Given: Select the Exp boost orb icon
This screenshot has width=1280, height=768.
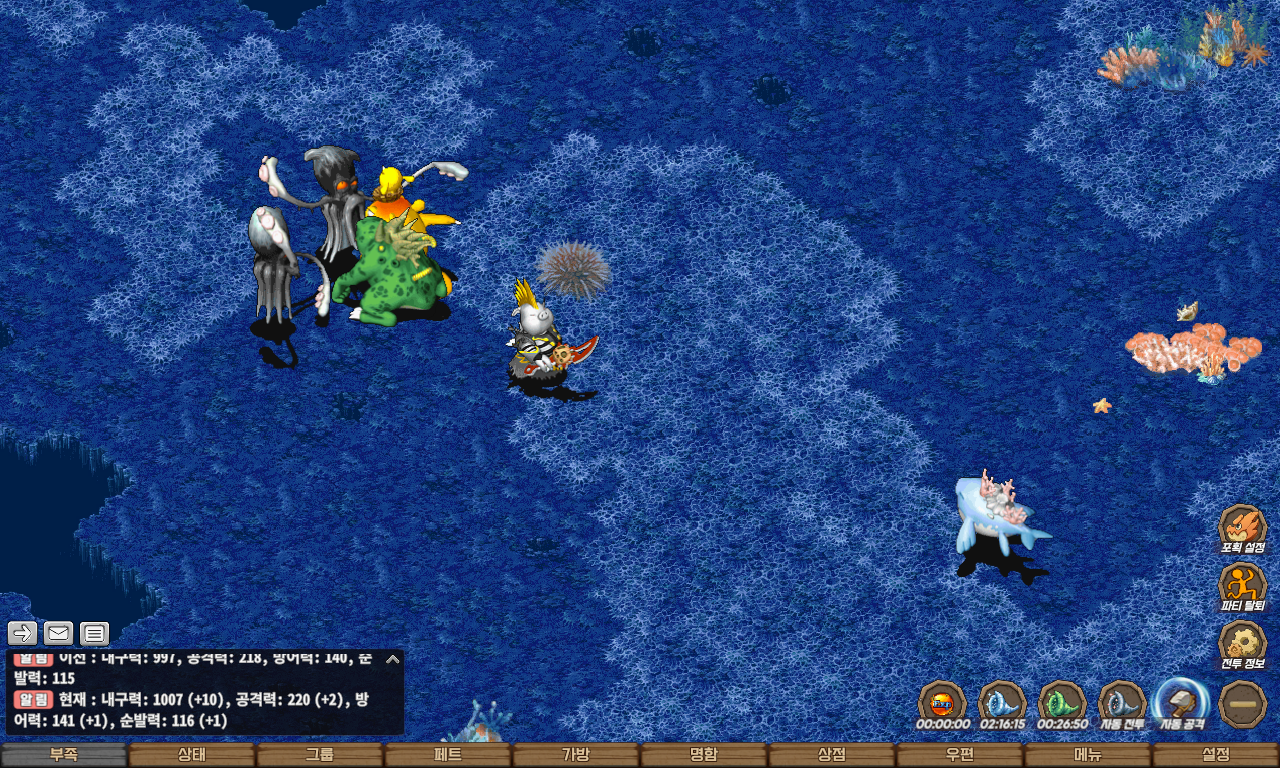Looking at the screenshot, I should [x=942, y=702].
